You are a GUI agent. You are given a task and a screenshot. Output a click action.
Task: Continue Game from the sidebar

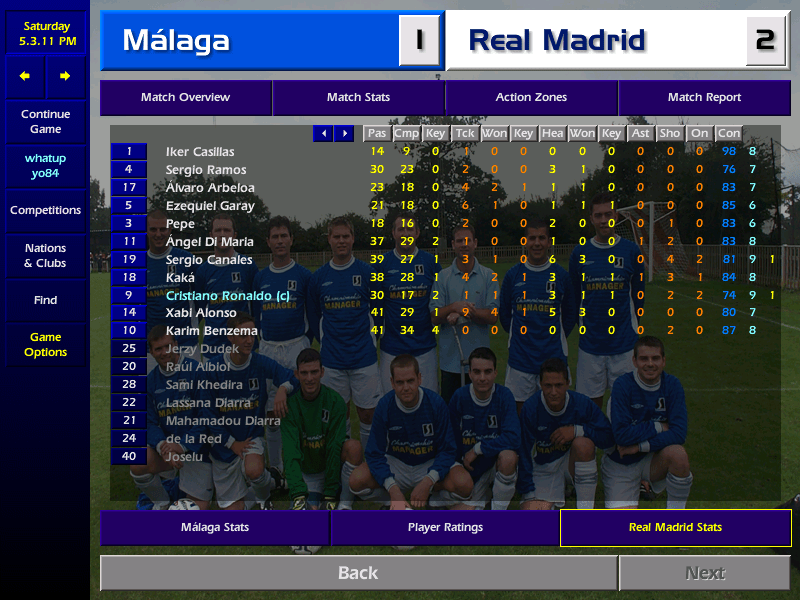point(45,122)
